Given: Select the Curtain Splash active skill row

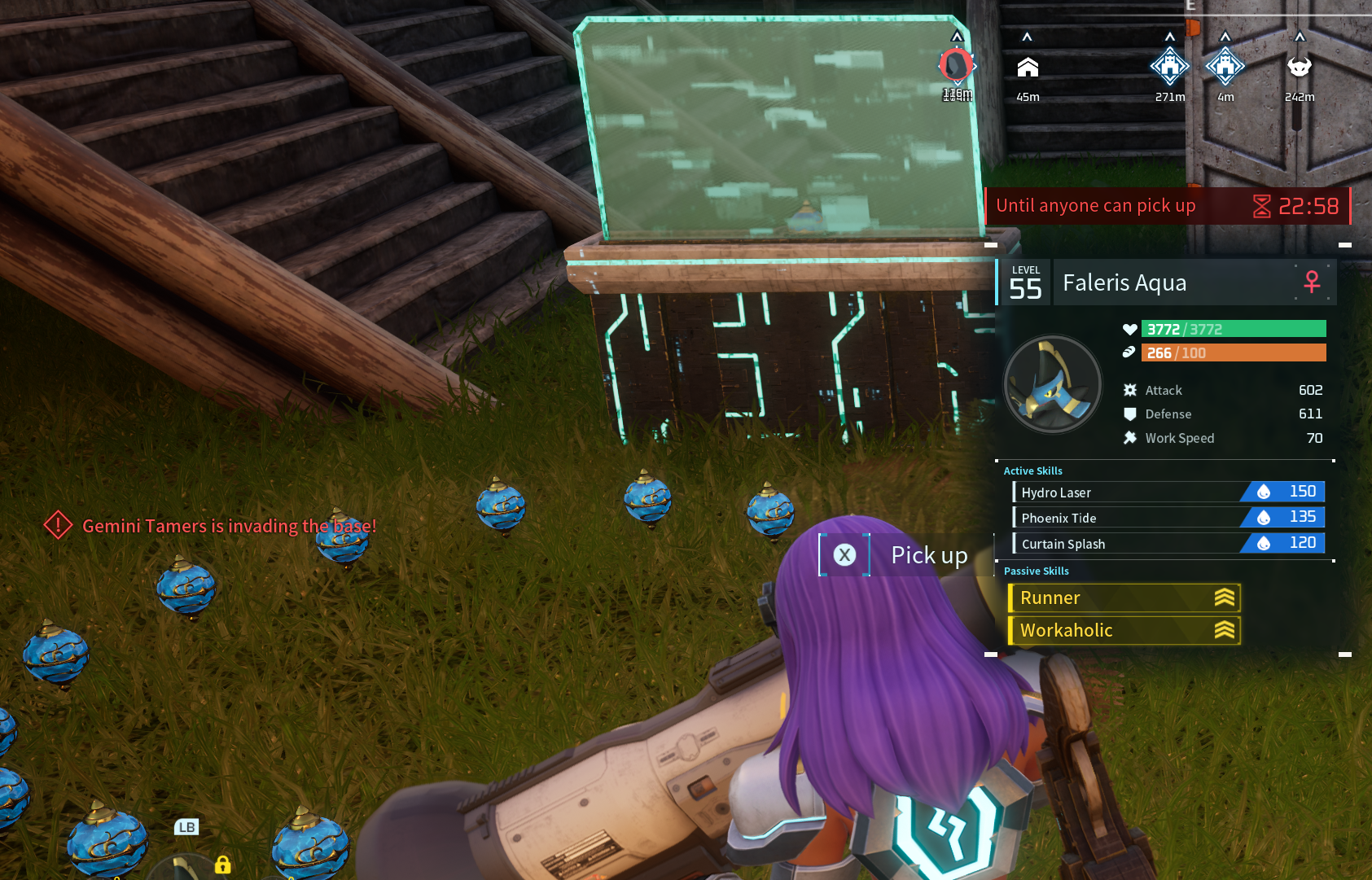Looking at the screenshot, I should 1168,543.
